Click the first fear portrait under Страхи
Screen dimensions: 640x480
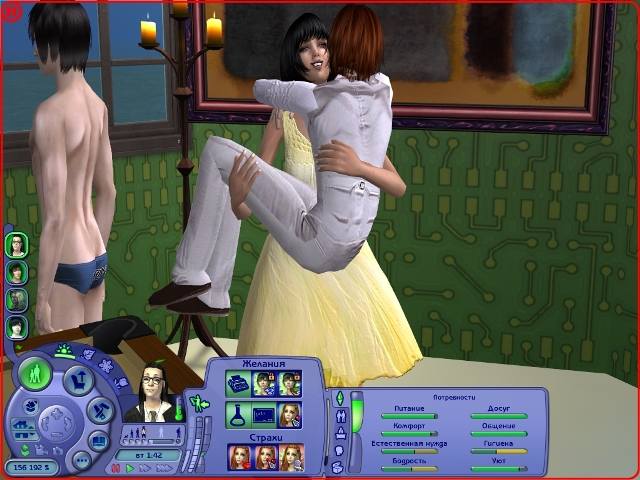(238, 456)
